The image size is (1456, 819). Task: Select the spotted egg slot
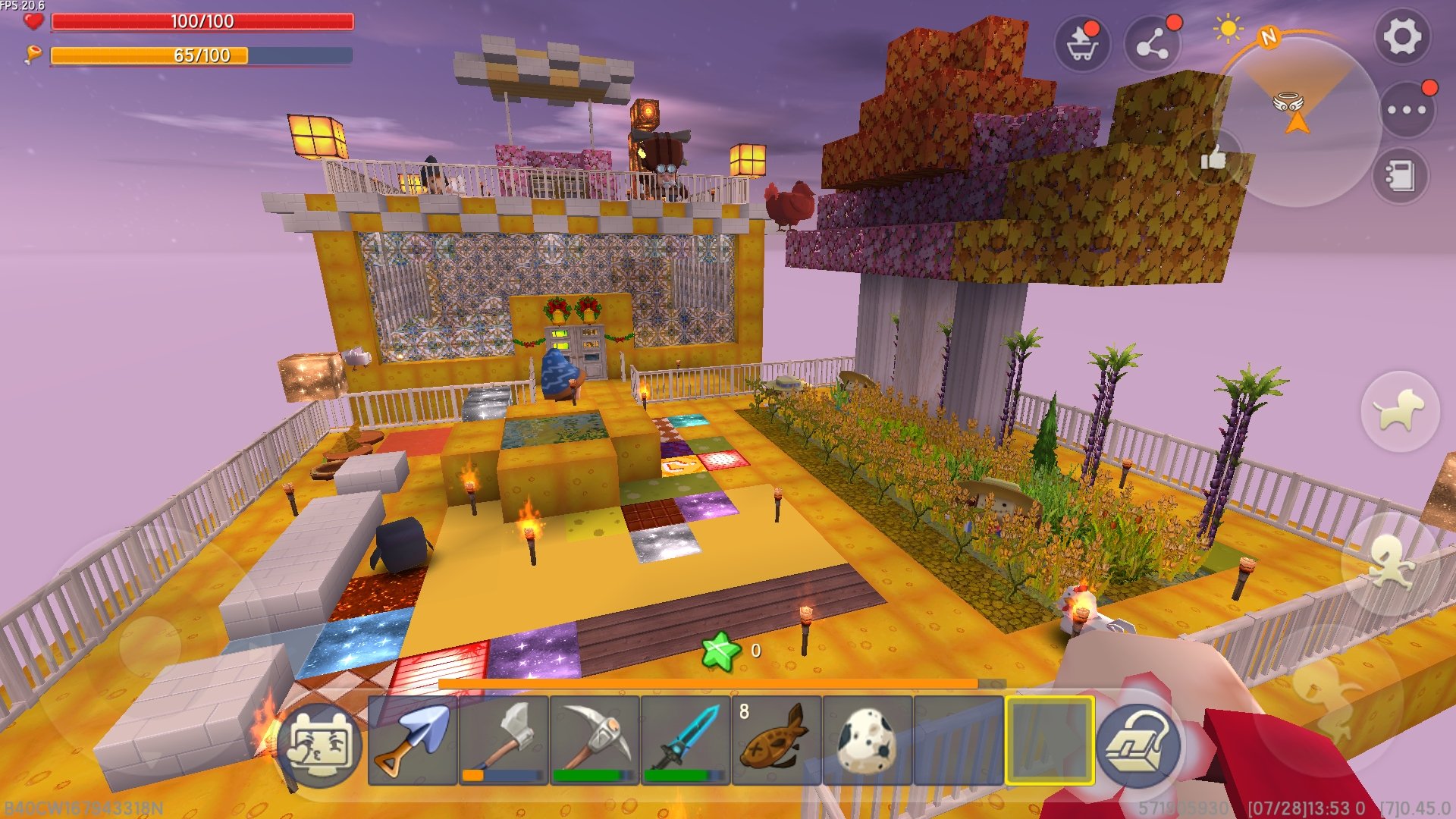tap(868, 740)
